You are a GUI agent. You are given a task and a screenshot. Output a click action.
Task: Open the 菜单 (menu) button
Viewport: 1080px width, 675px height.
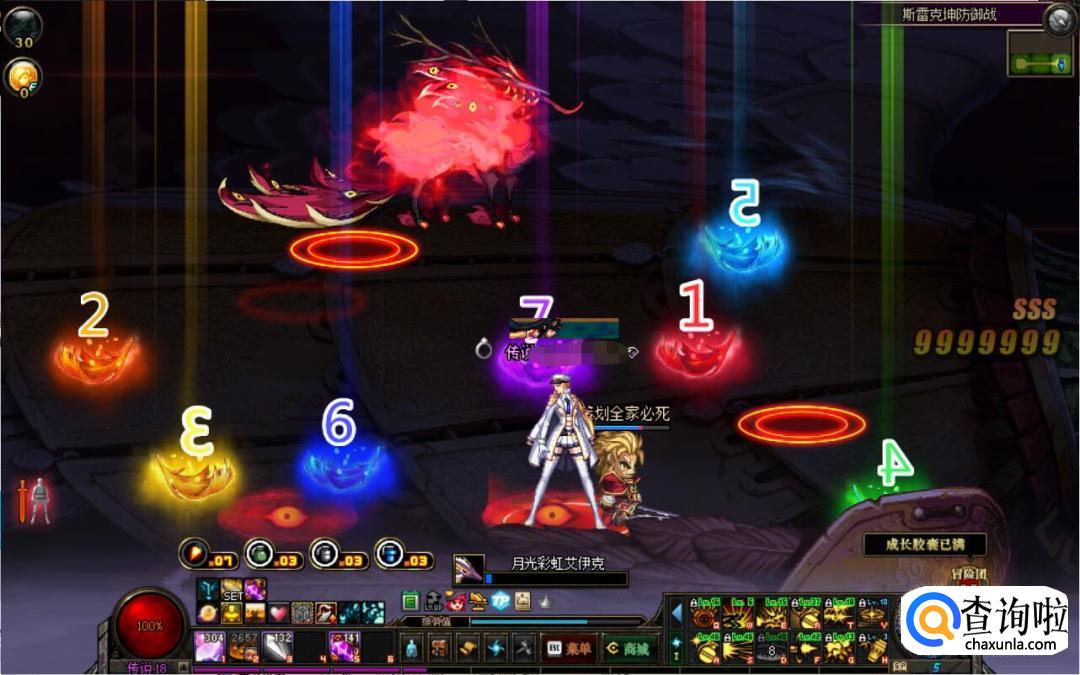[x=569, y=648]
